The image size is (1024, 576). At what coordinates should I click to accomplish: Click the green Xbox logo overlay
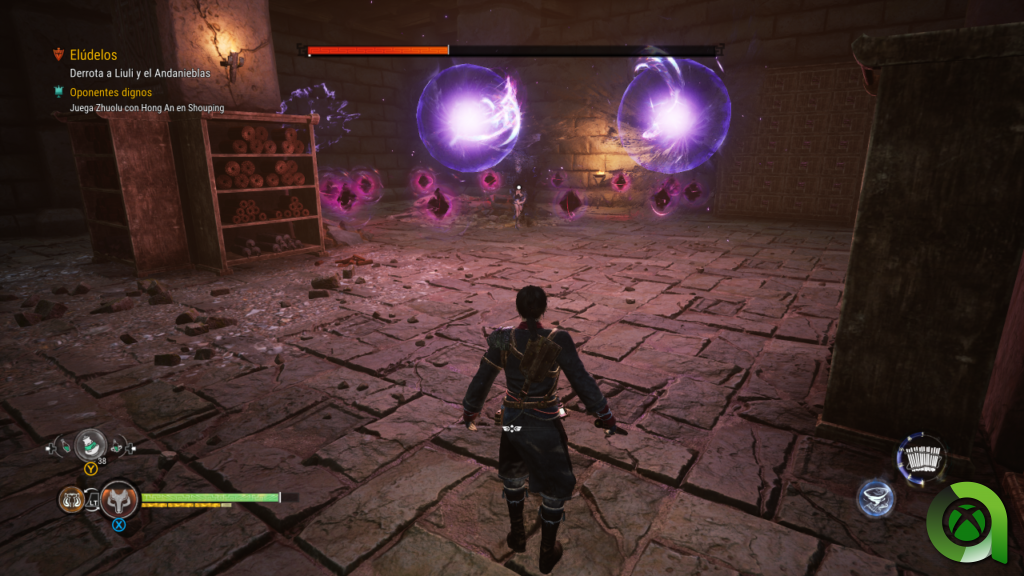point(969,521)
